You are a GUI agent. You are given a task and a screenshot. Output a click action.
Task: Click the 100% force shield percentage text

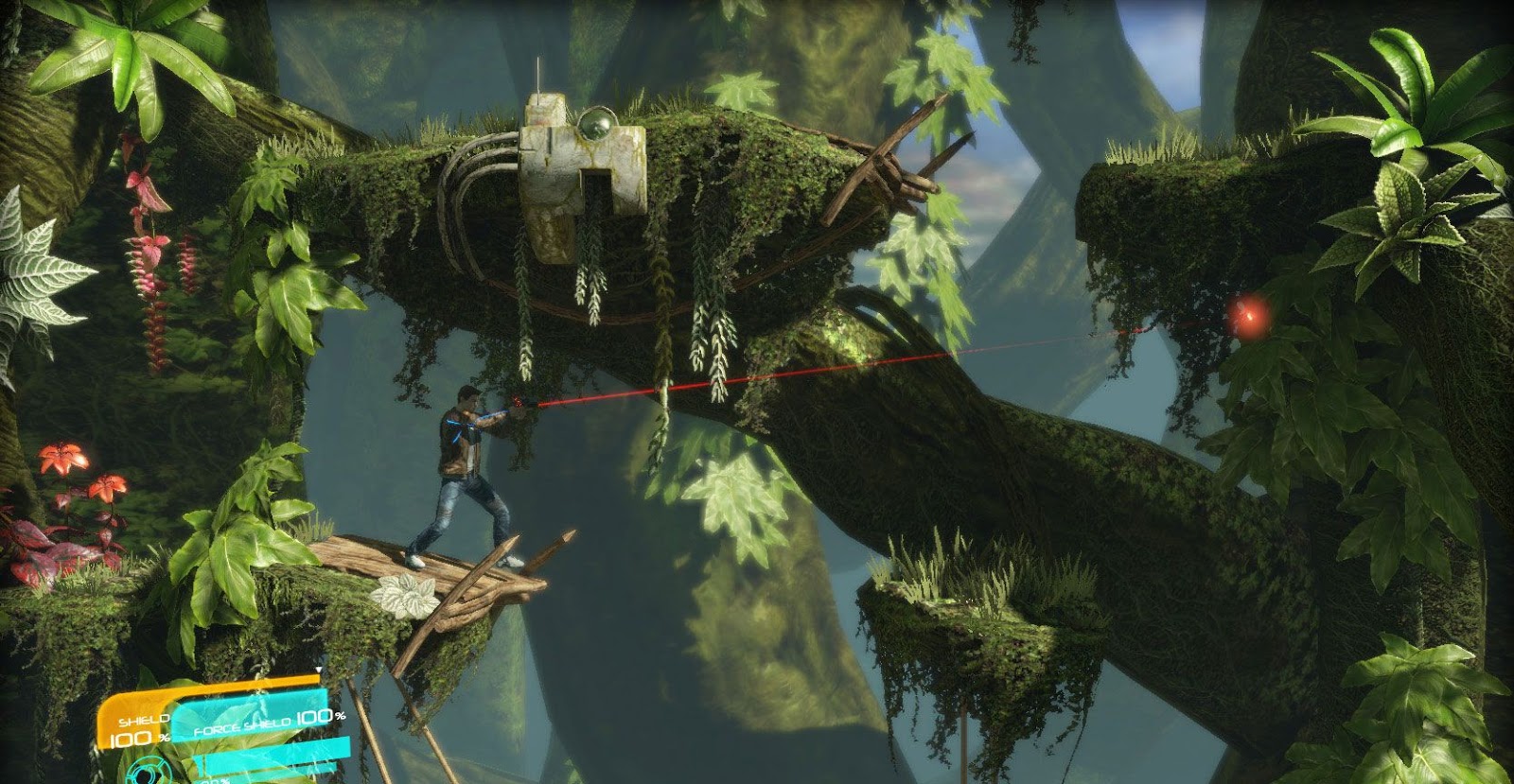click(x=313, y=718)
